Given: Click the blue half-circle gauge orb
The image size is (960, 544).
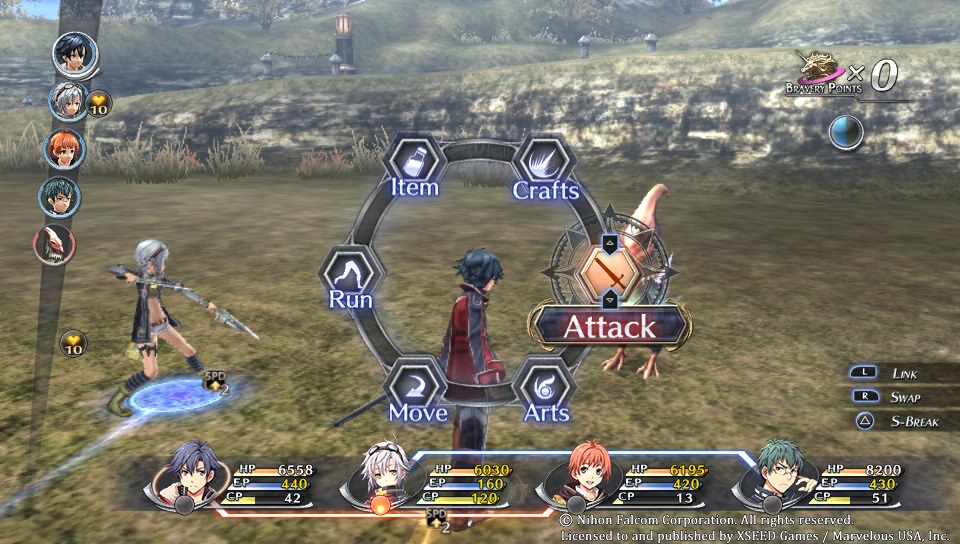Looking at the screenshot, I should (845, 132).
